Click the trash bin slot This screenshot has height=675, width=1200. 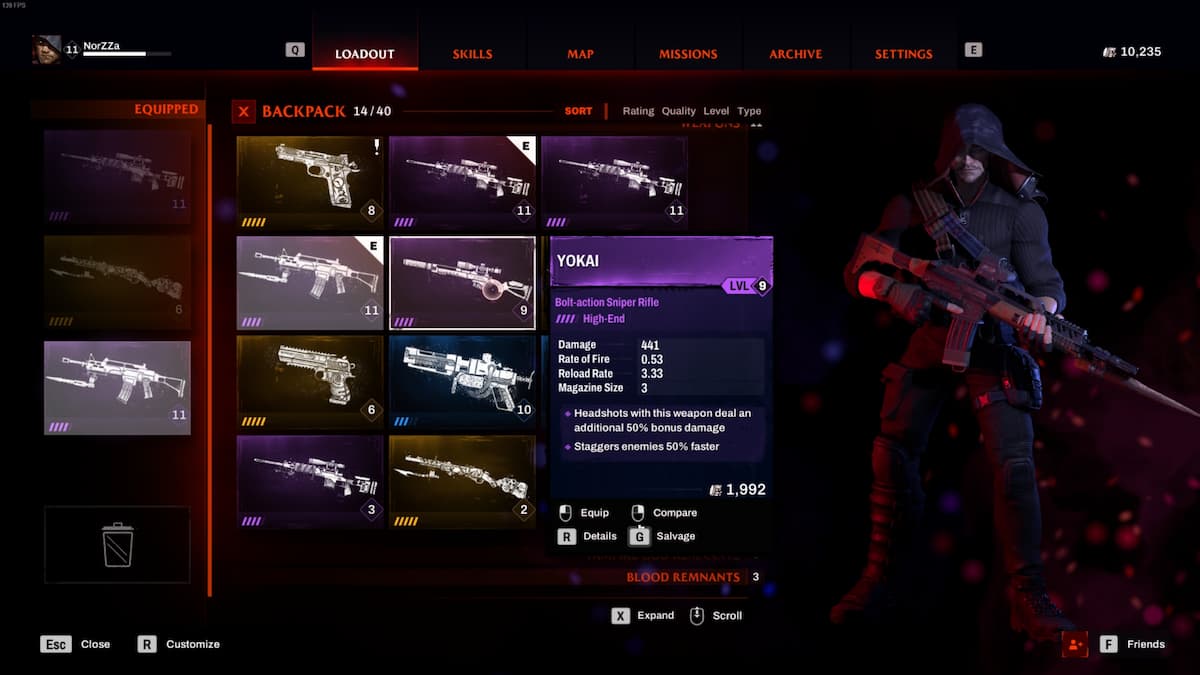tap(117, 544)
